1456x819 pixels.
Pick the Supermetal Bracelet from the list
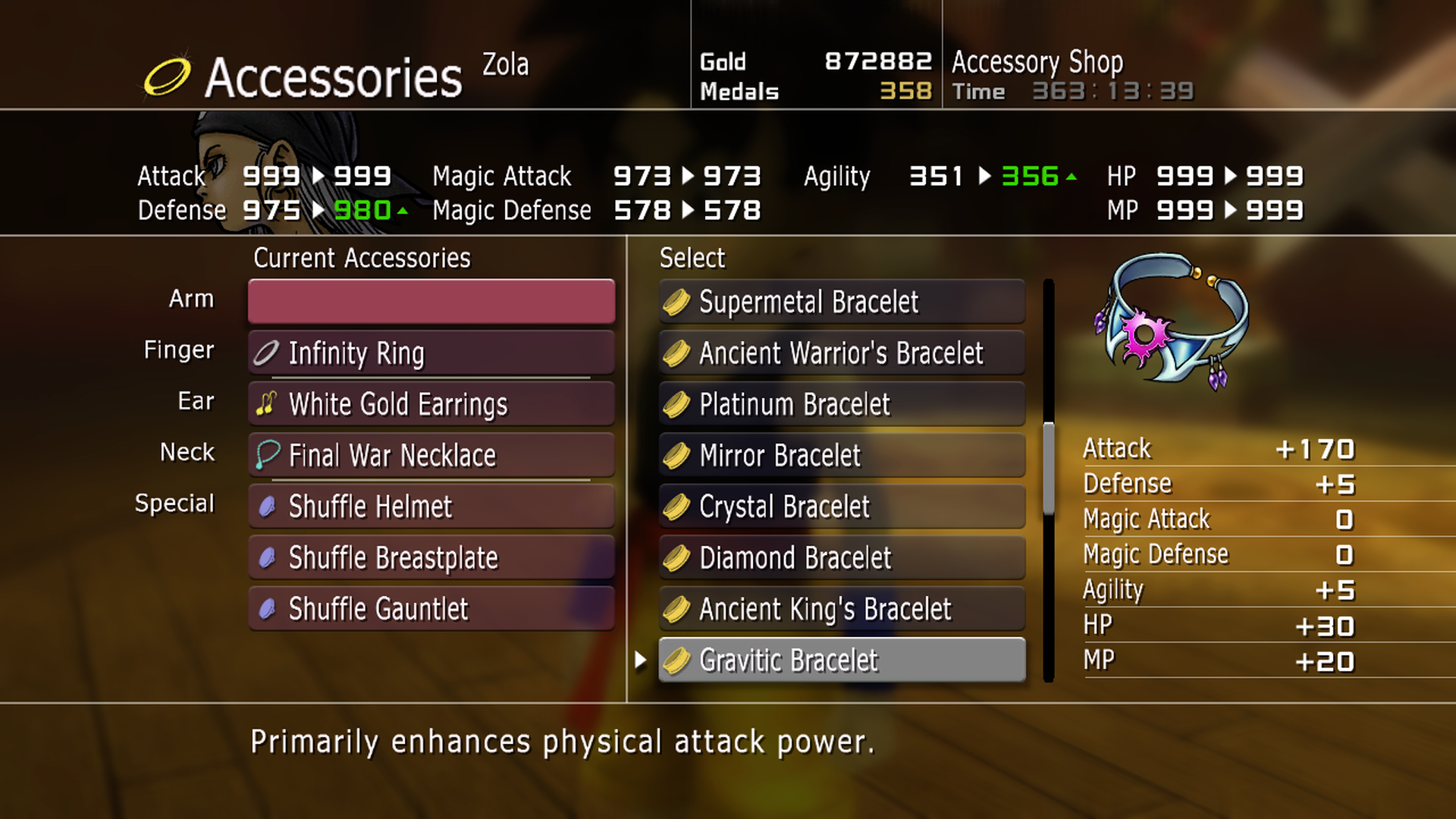[842, 302]
